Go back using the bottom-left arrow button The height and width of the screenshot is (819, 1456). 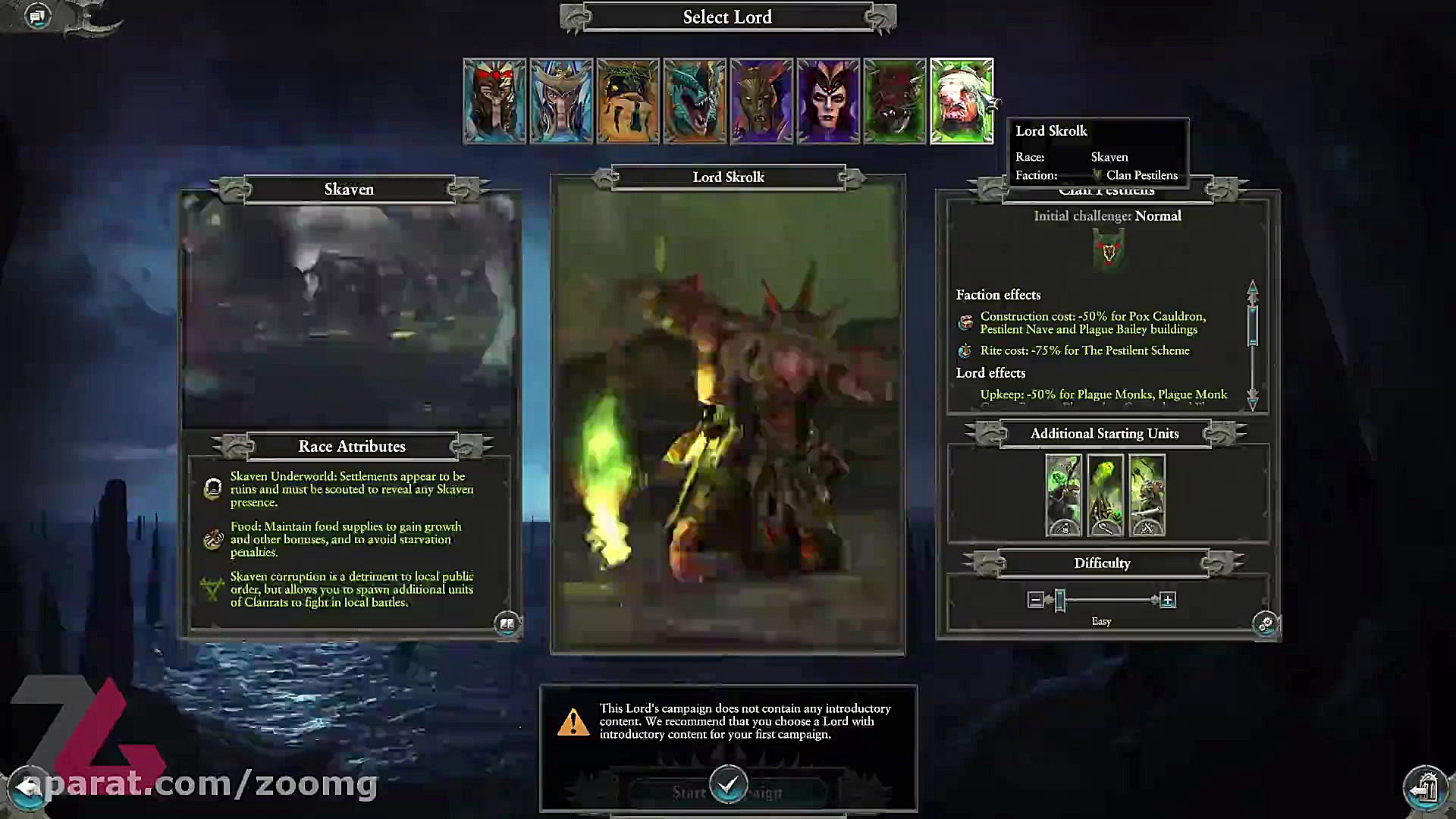(x=27, y=787)
